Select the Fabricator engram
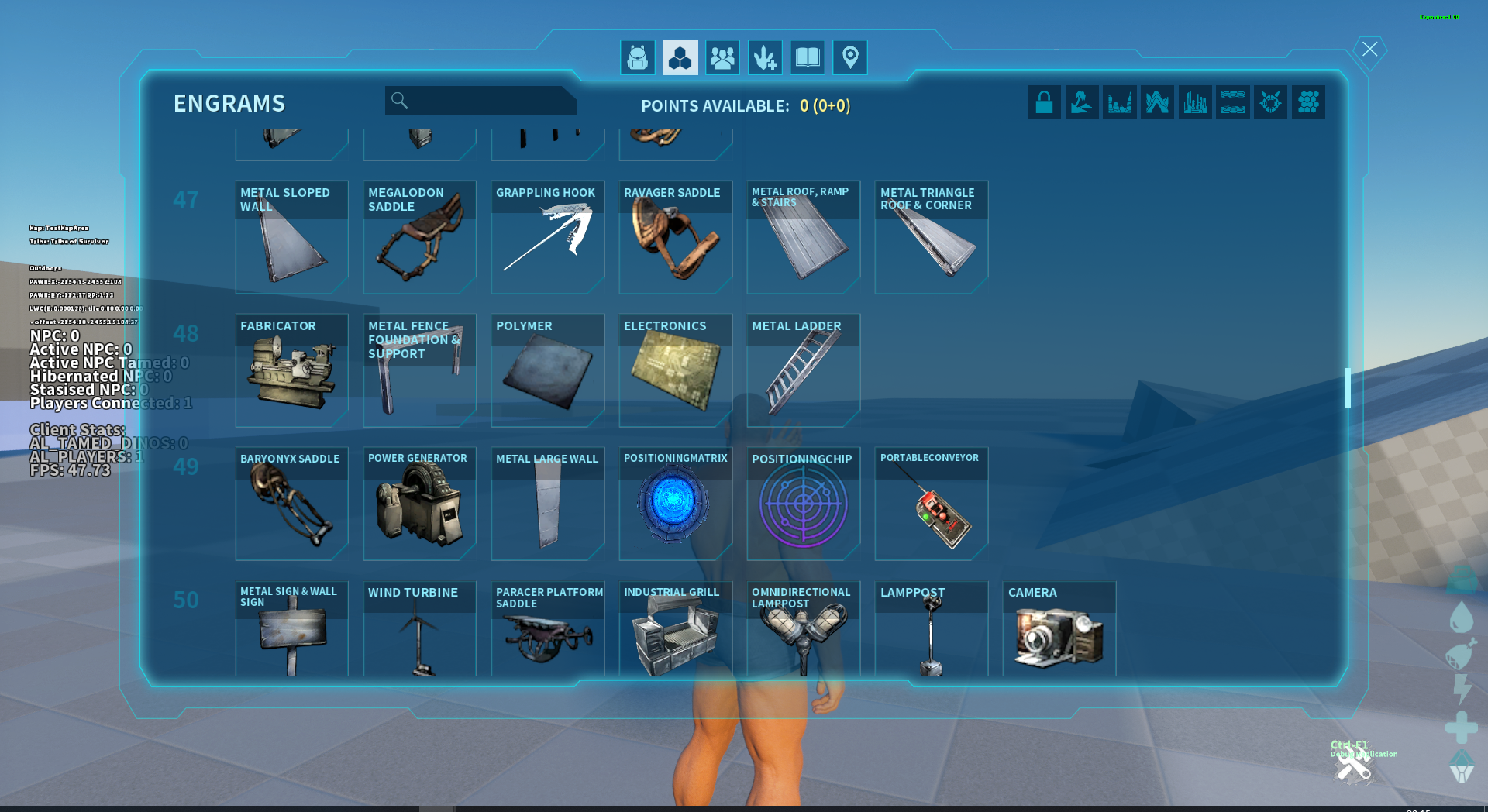 291,370
